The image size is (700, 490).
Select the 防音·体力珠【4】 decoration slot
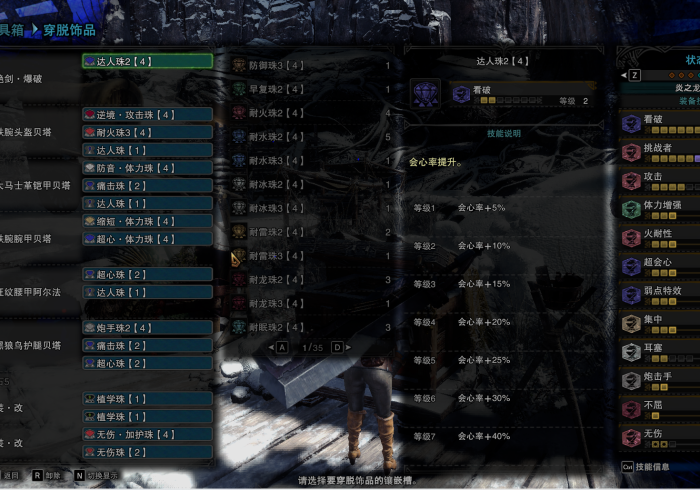click(147, 168)
